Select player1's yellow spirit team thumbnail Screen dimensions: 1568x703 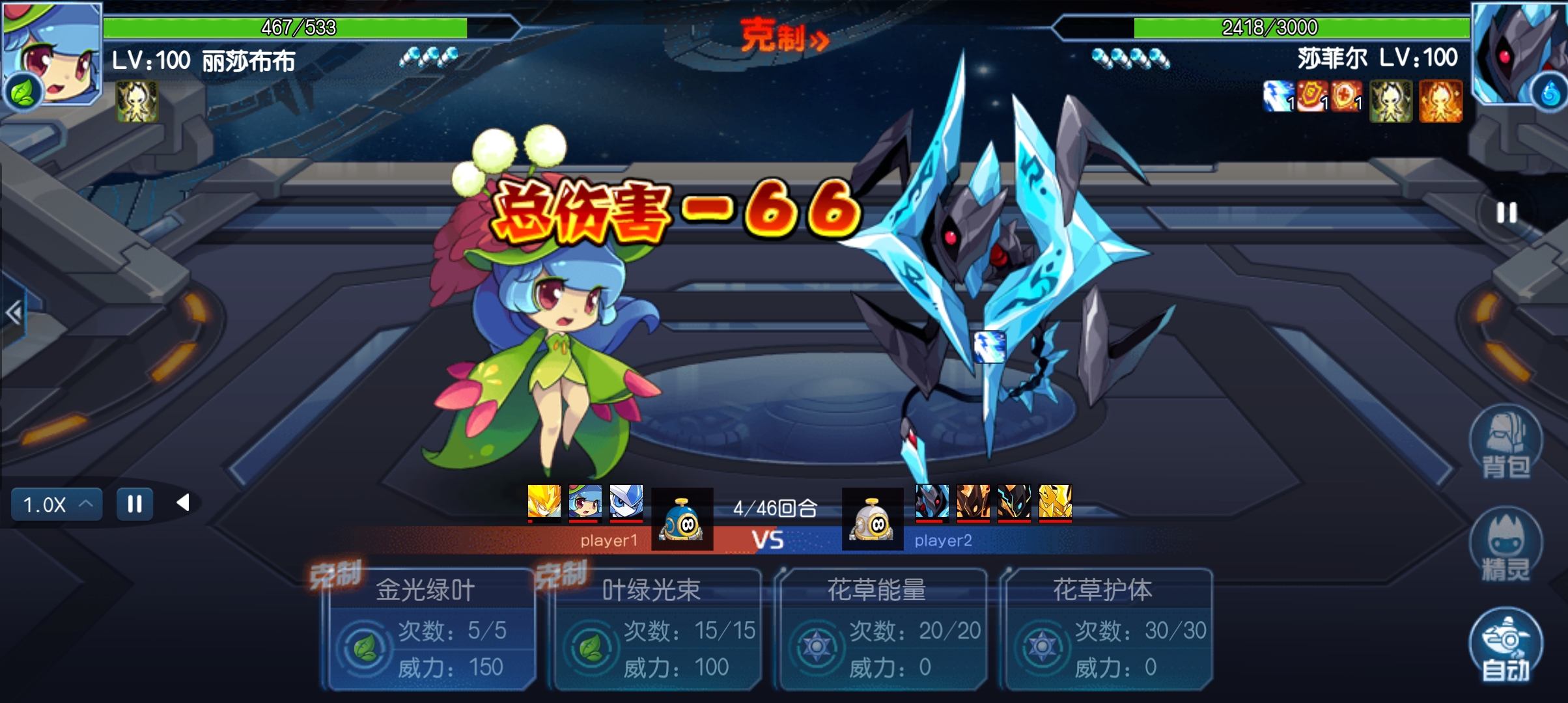click(544, 502)
